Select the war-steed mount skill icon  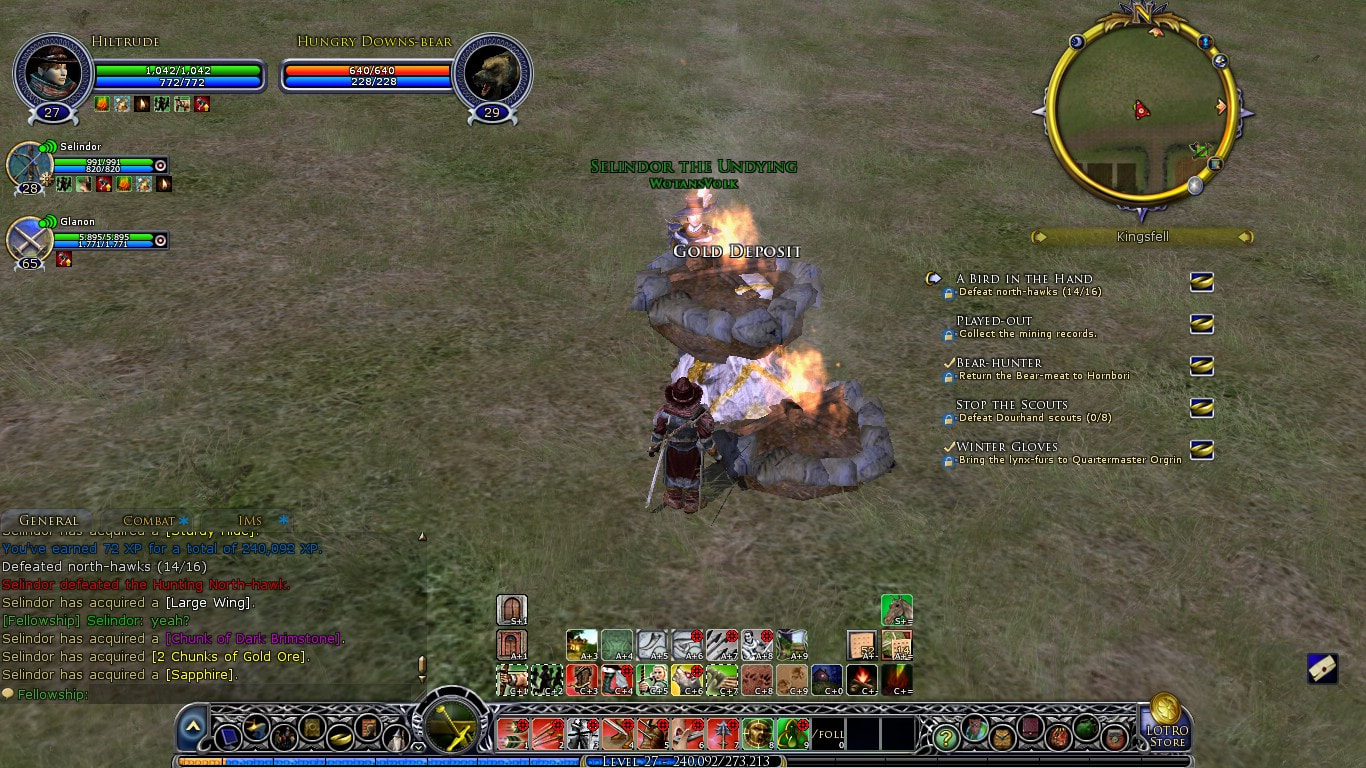(896, 609)
